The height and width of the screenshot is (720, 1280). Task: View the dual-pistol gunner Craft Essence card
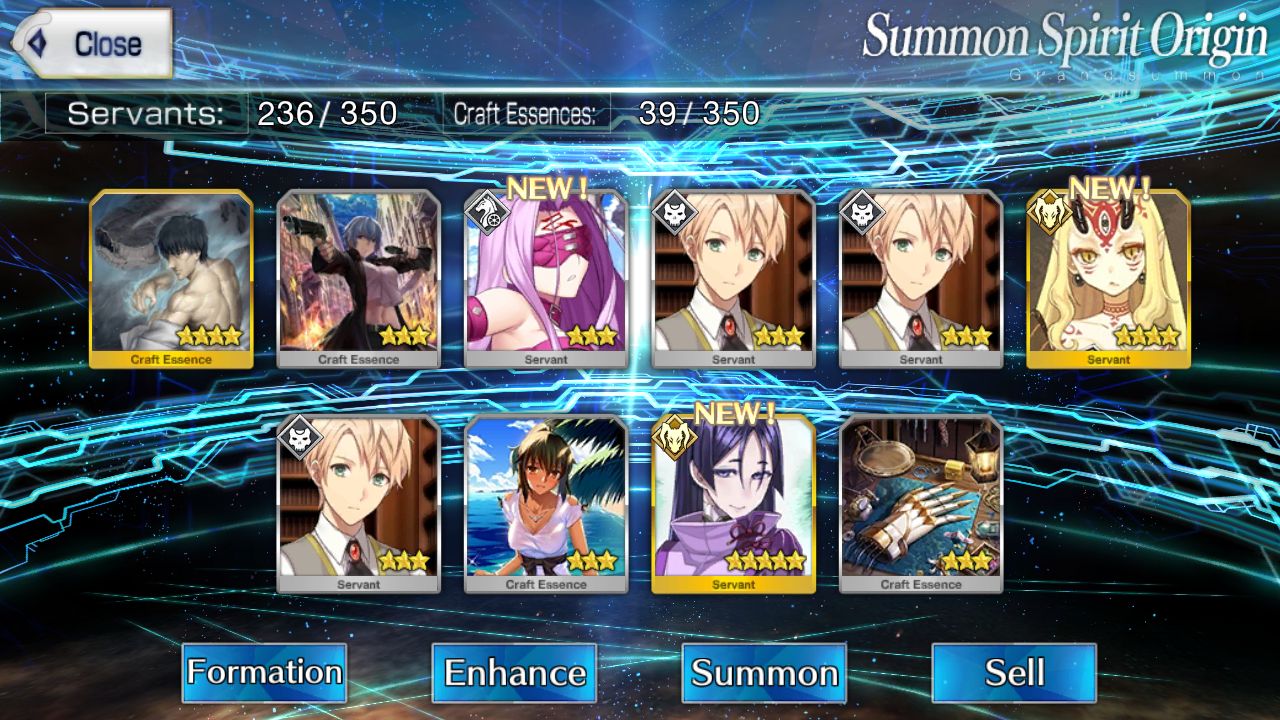pyautogui.click(x=358, y=279)
